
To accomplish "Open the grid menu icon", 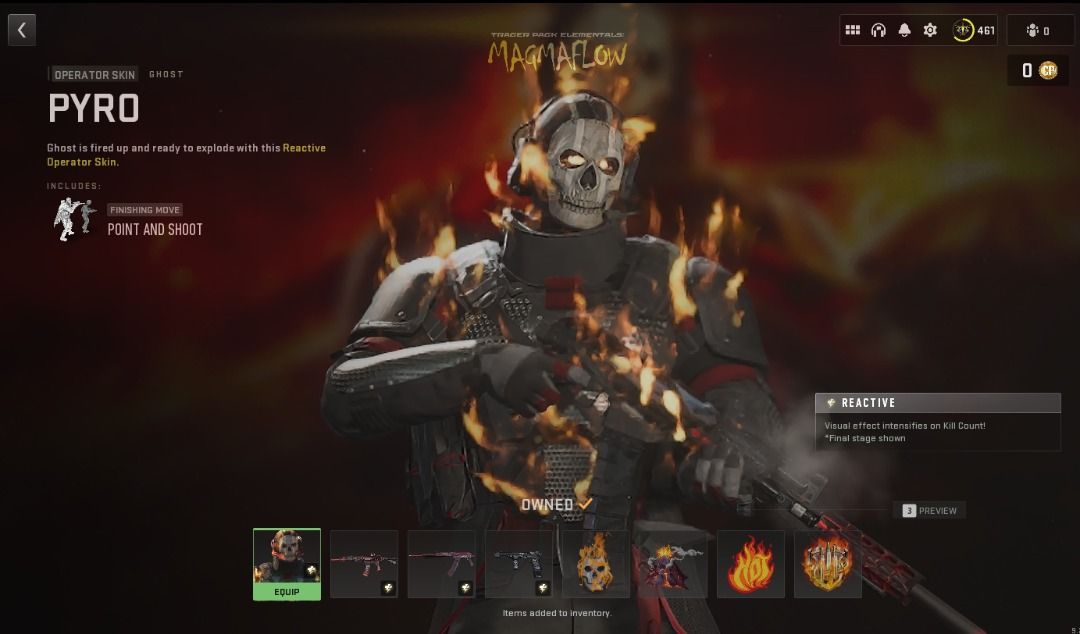I will pos(853,30).
